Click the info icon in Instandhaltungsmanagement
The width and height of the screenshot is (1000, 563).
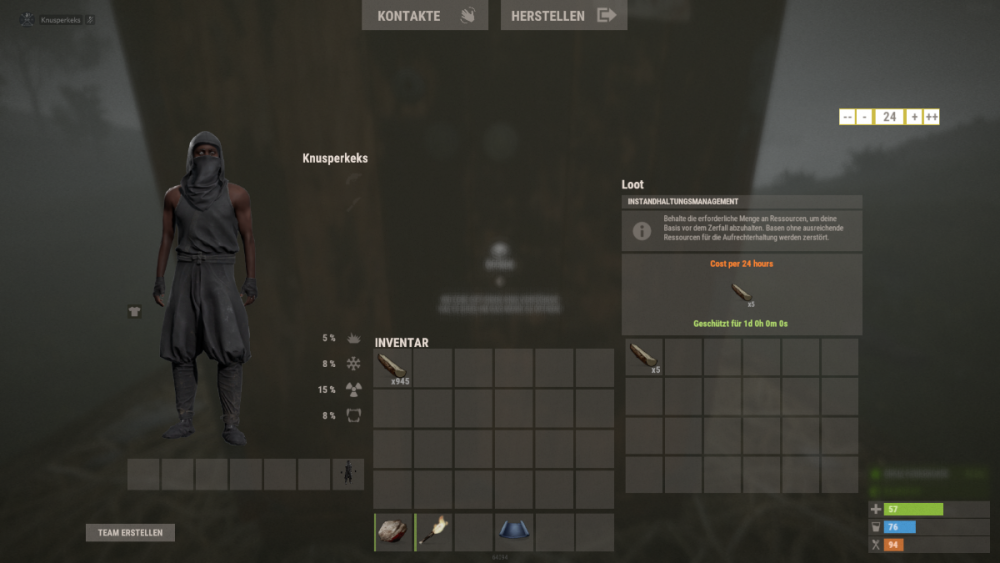click(643, 231)
